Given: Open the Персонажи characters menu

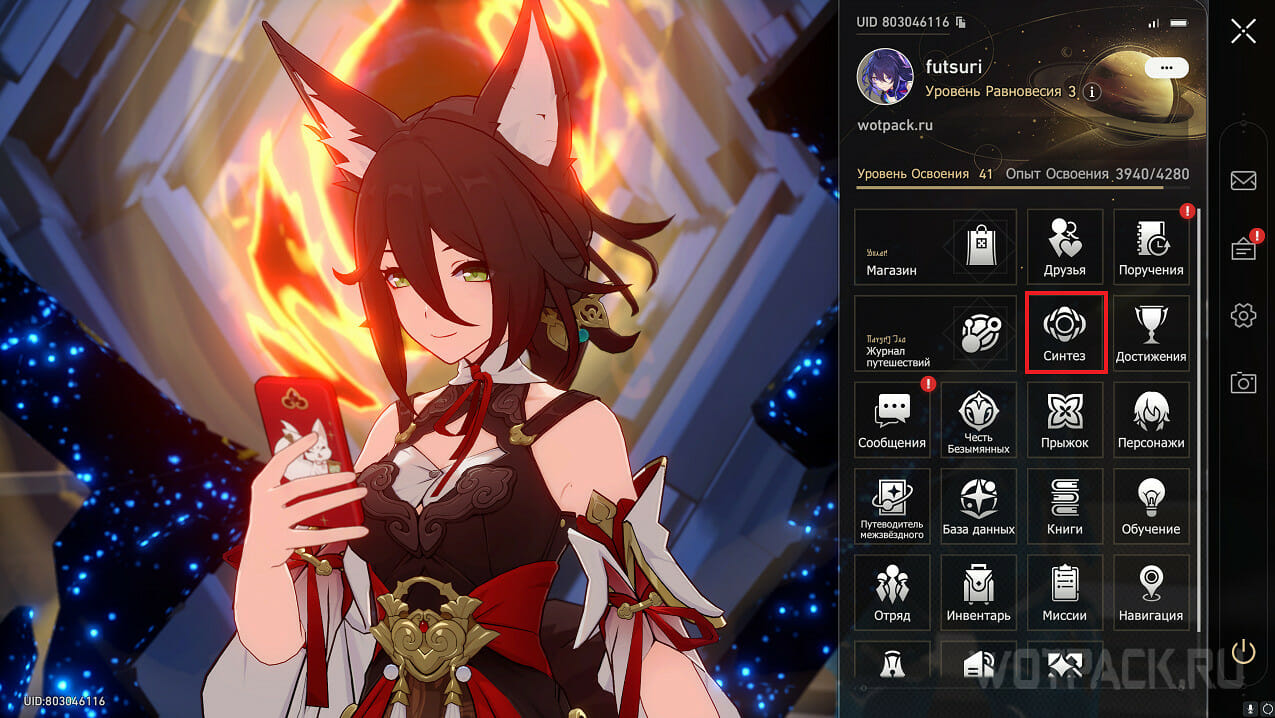Looking at the screenshot, I should pyautogui.click(x=1151, y=419).
